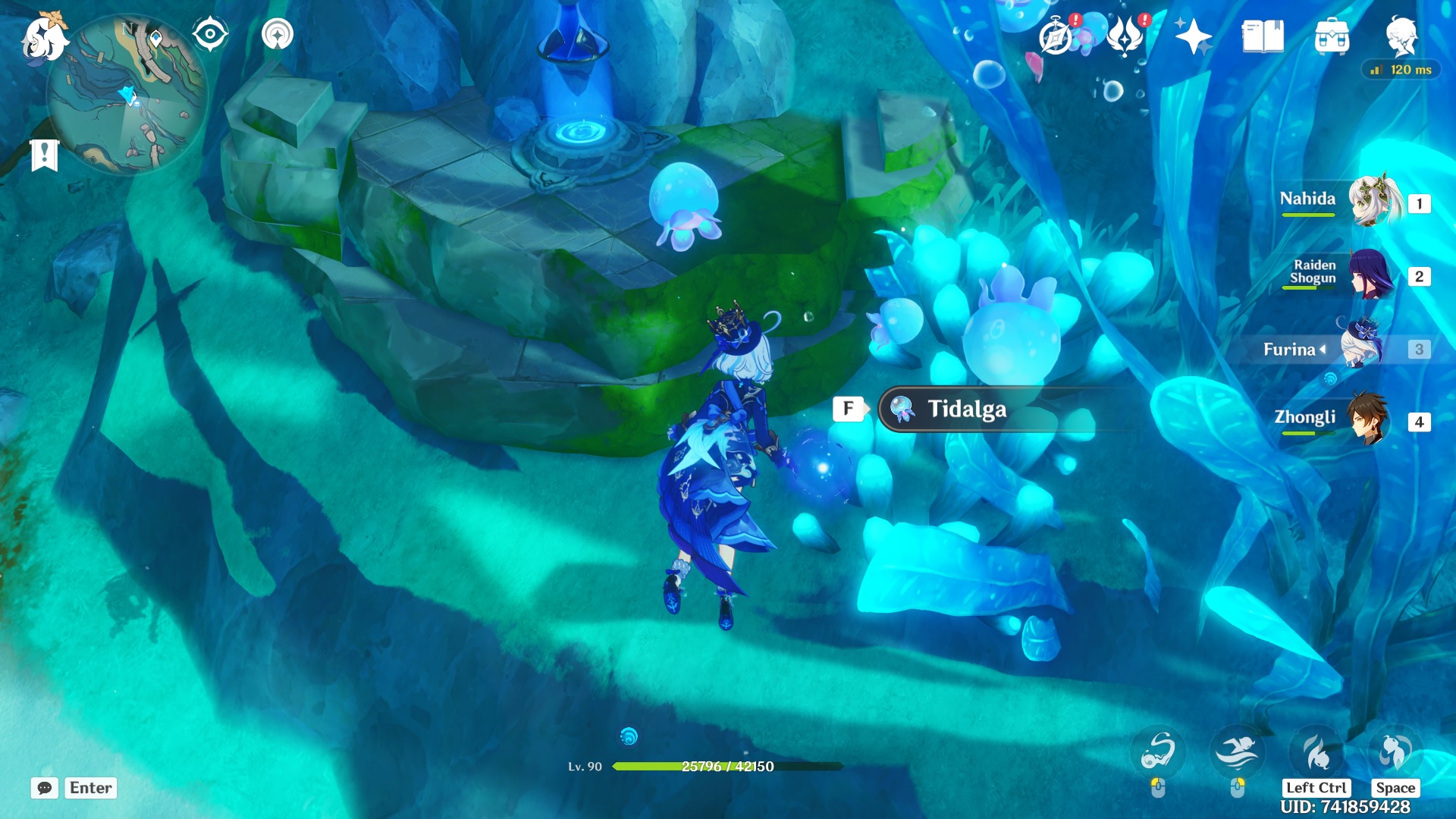The height and width of the screenshot is (819, 1456).
Task: Open the character profile head icon
Action: (x=1401, y=36)
